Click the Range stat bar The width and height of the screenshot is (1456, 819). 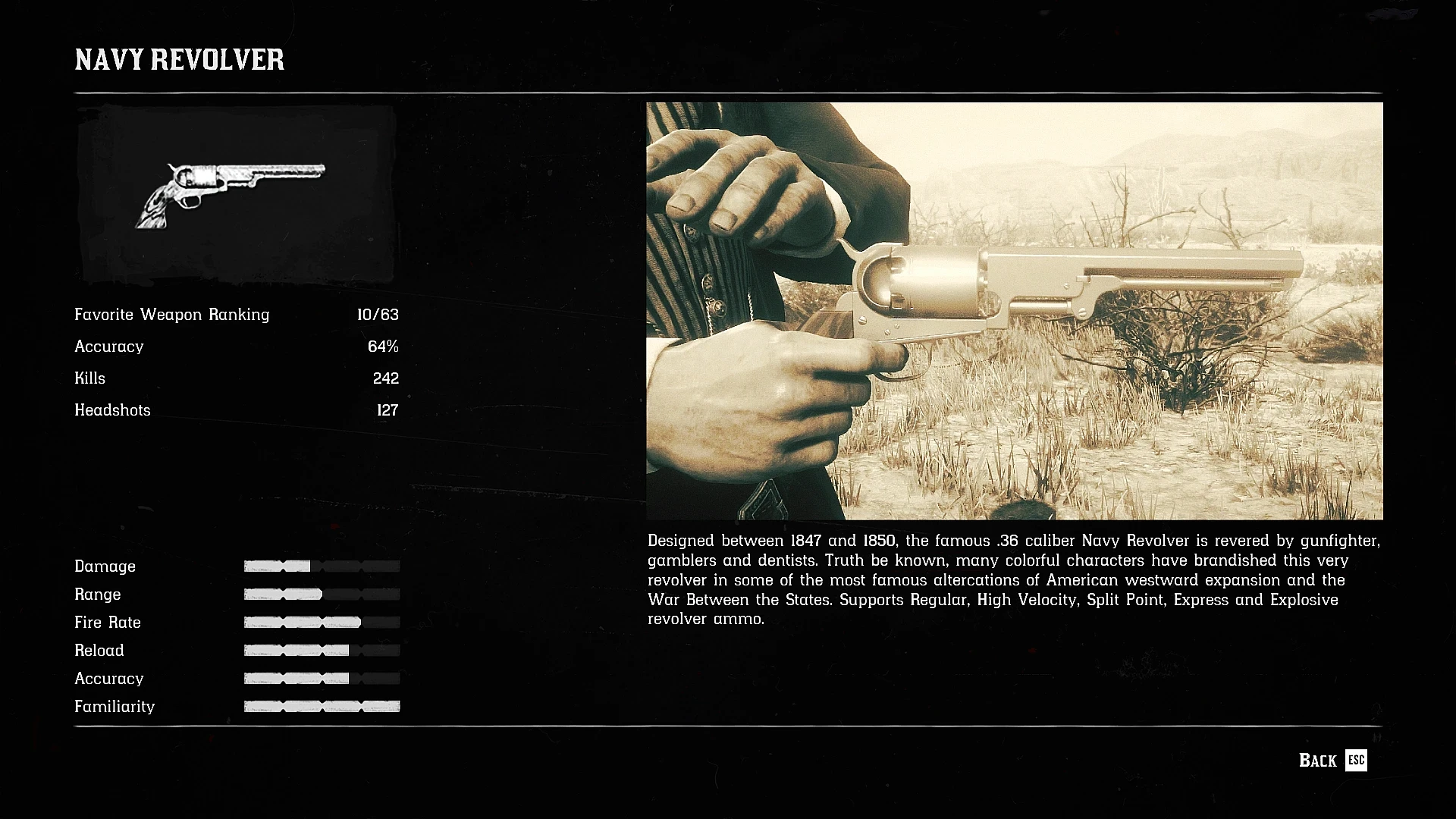click(x=321, y=594)
